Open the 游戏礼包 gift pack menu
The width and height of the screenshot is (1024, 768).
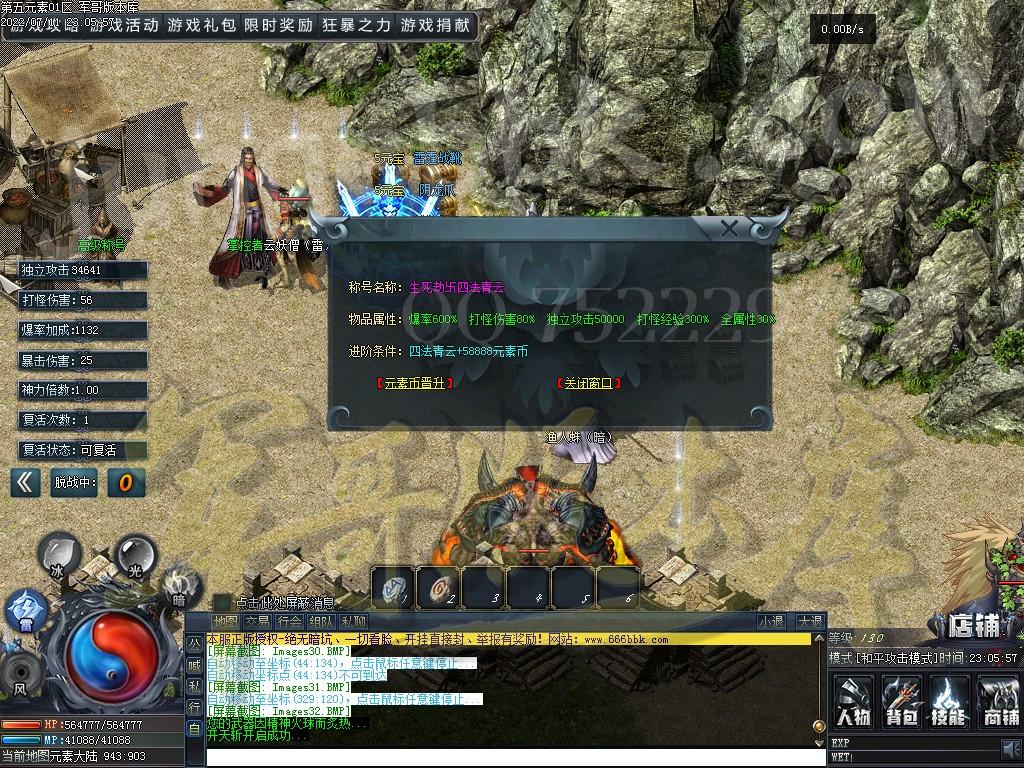click(x=200, y=26)
